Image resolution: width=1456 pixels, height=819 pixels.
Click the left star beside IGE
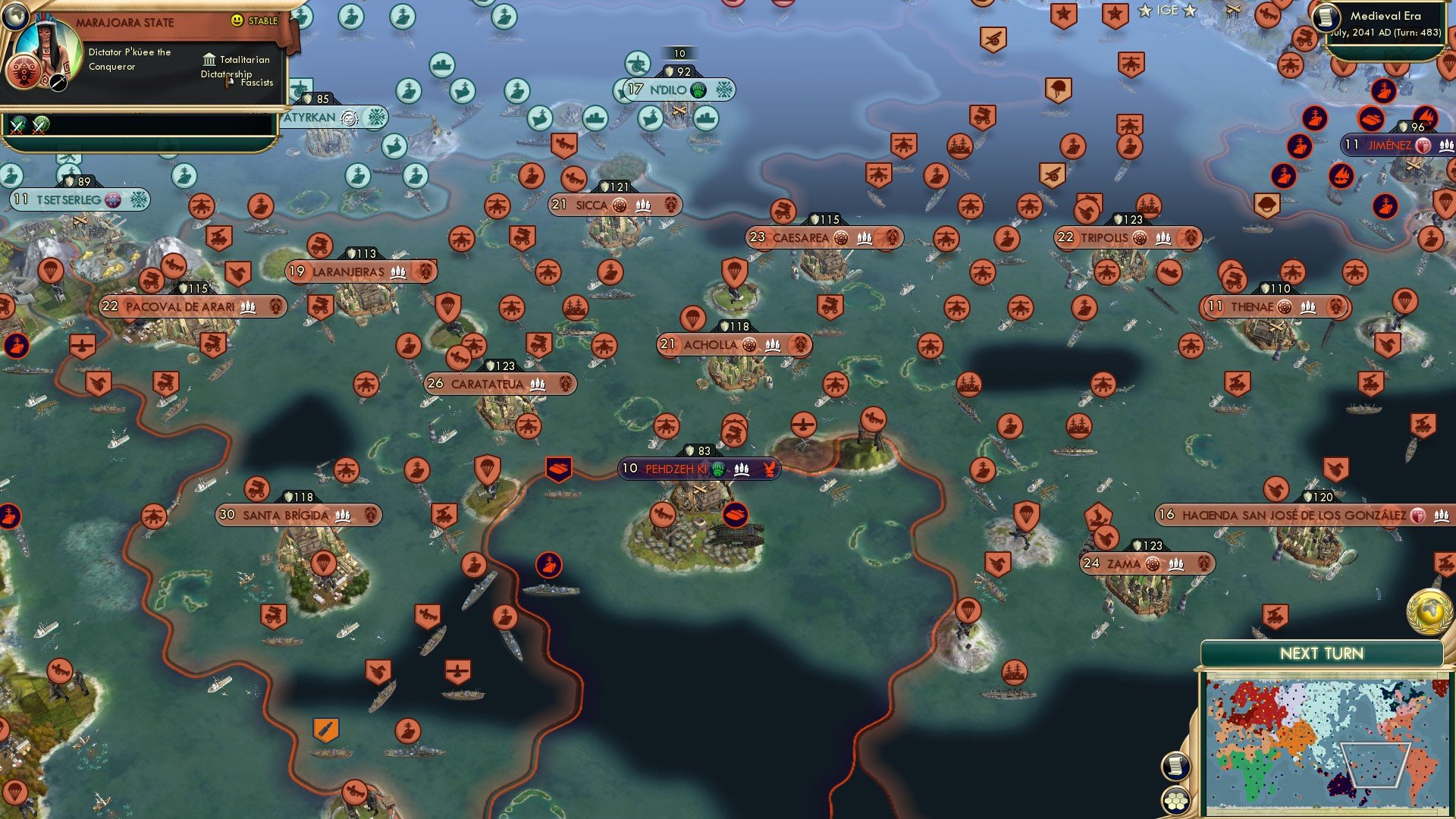coord(1146,11)
